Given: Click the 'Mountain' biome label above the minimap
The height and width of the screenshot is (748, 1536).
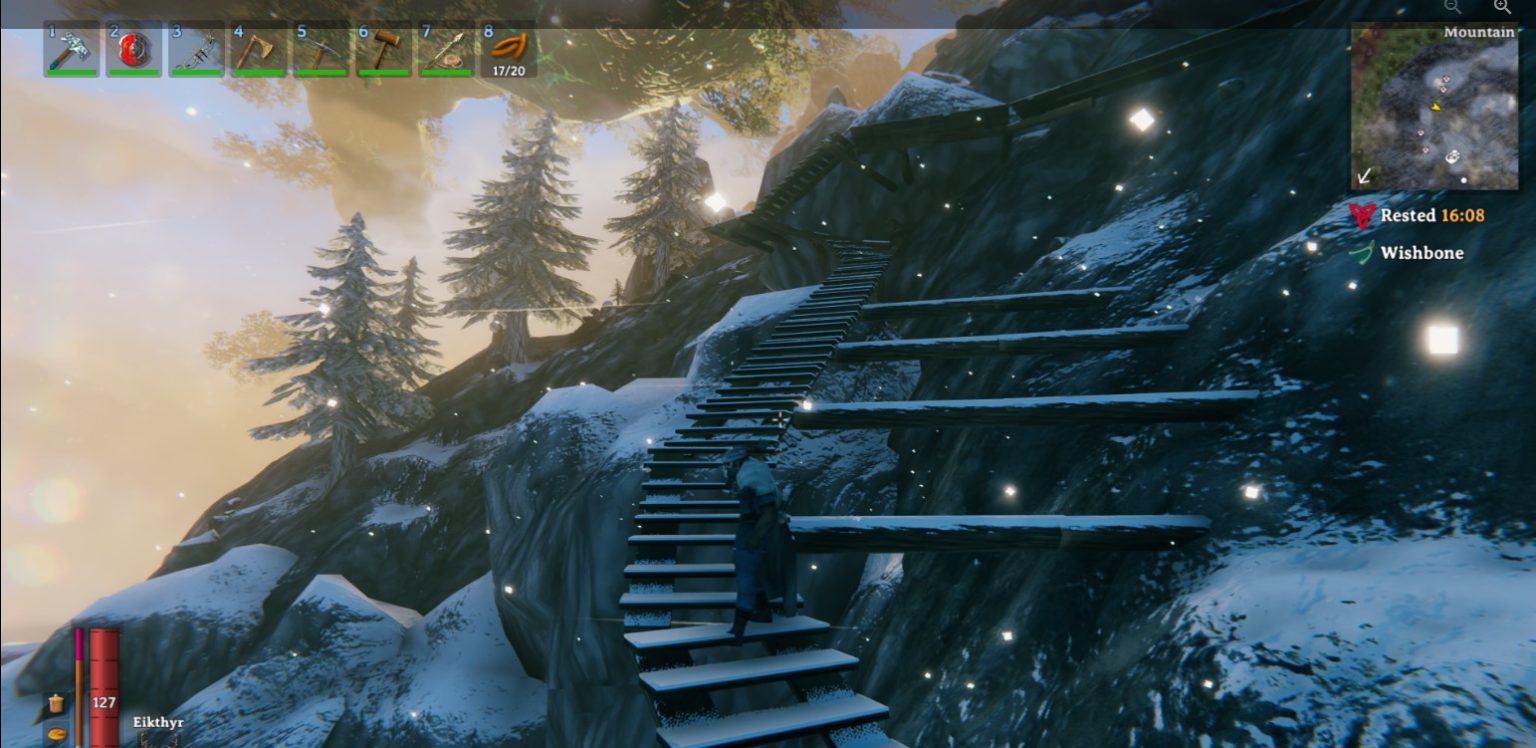Looking at the screenshot, I should click(1479, 31).
